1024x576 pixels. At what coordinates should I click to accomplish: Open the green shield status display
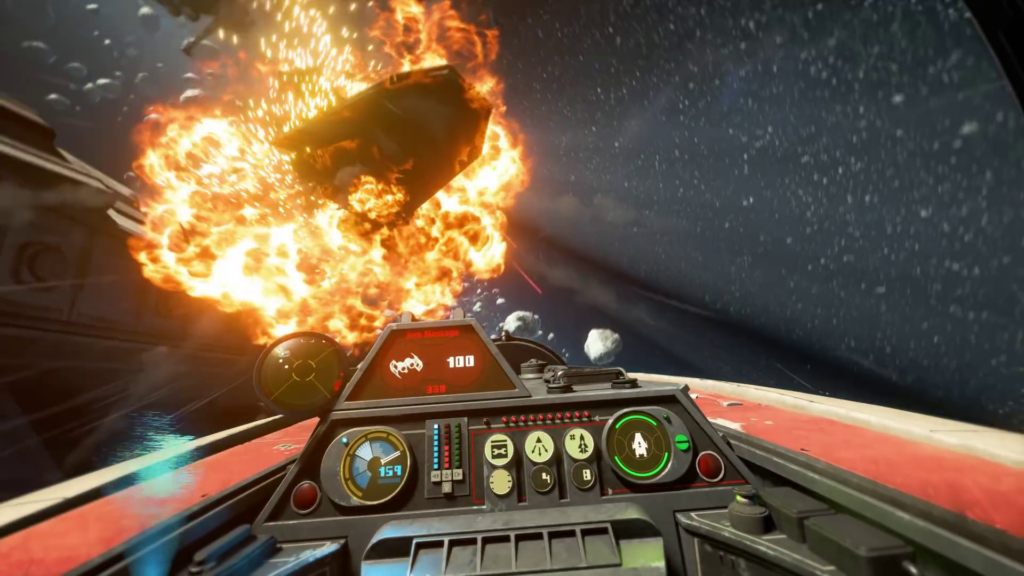638,444
